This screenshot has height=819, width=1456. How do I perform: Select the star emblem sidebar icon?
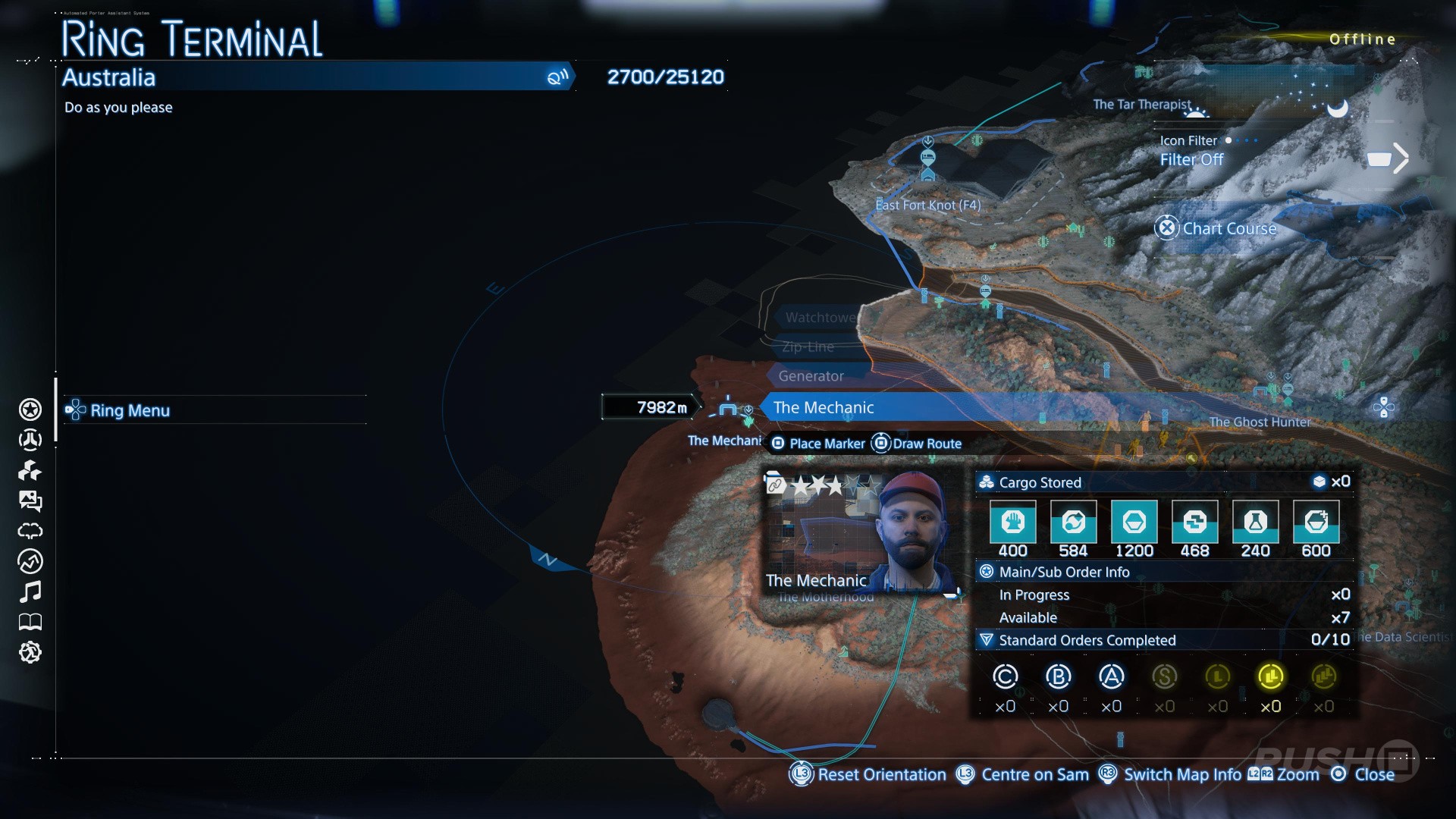[30, 409]
